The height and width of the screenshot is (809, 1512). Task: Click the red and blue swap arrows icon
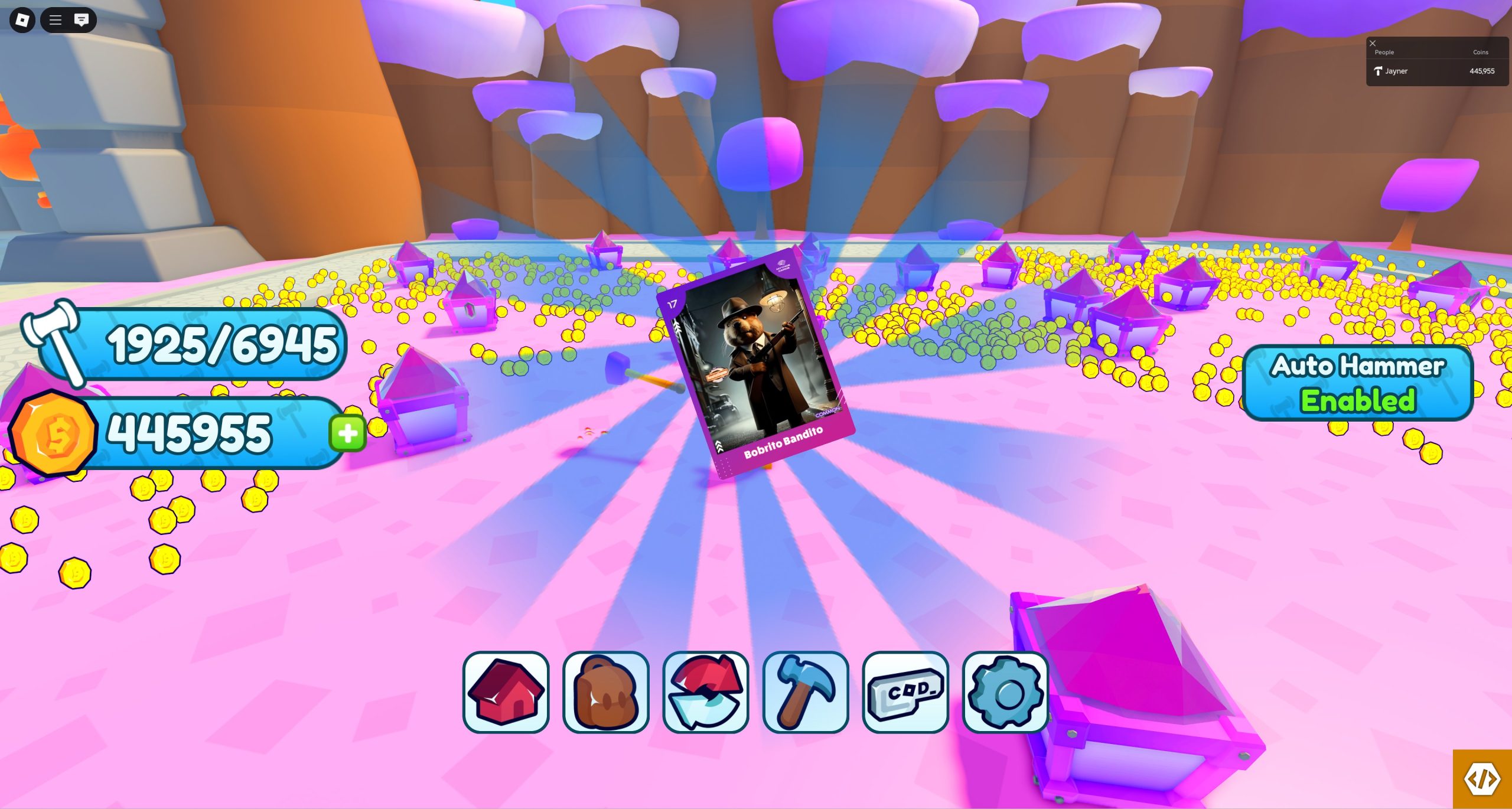click(706, 691)
